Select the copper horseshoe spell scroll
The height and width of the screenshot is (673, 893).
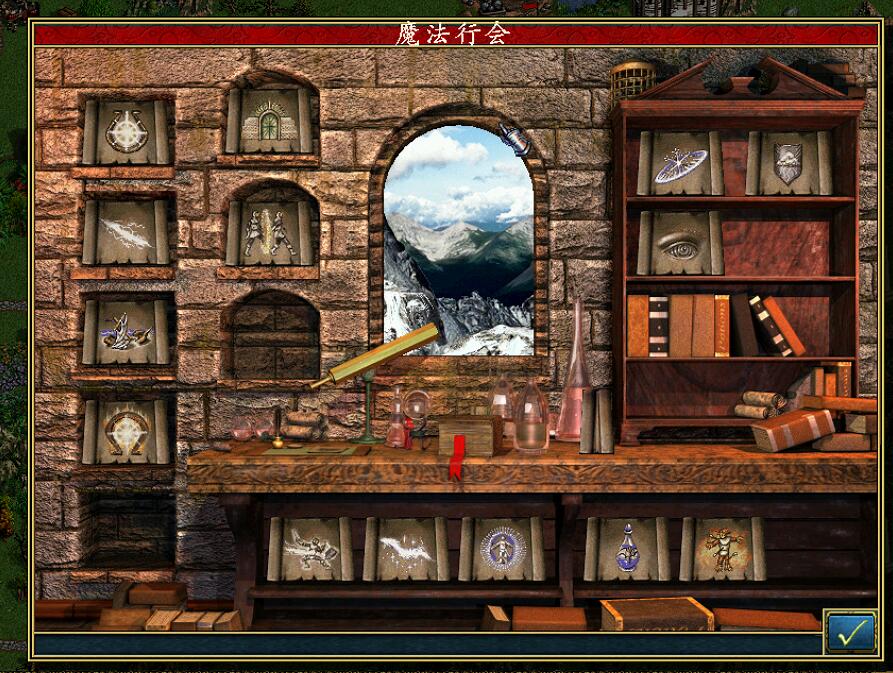(x=126, y=432)
